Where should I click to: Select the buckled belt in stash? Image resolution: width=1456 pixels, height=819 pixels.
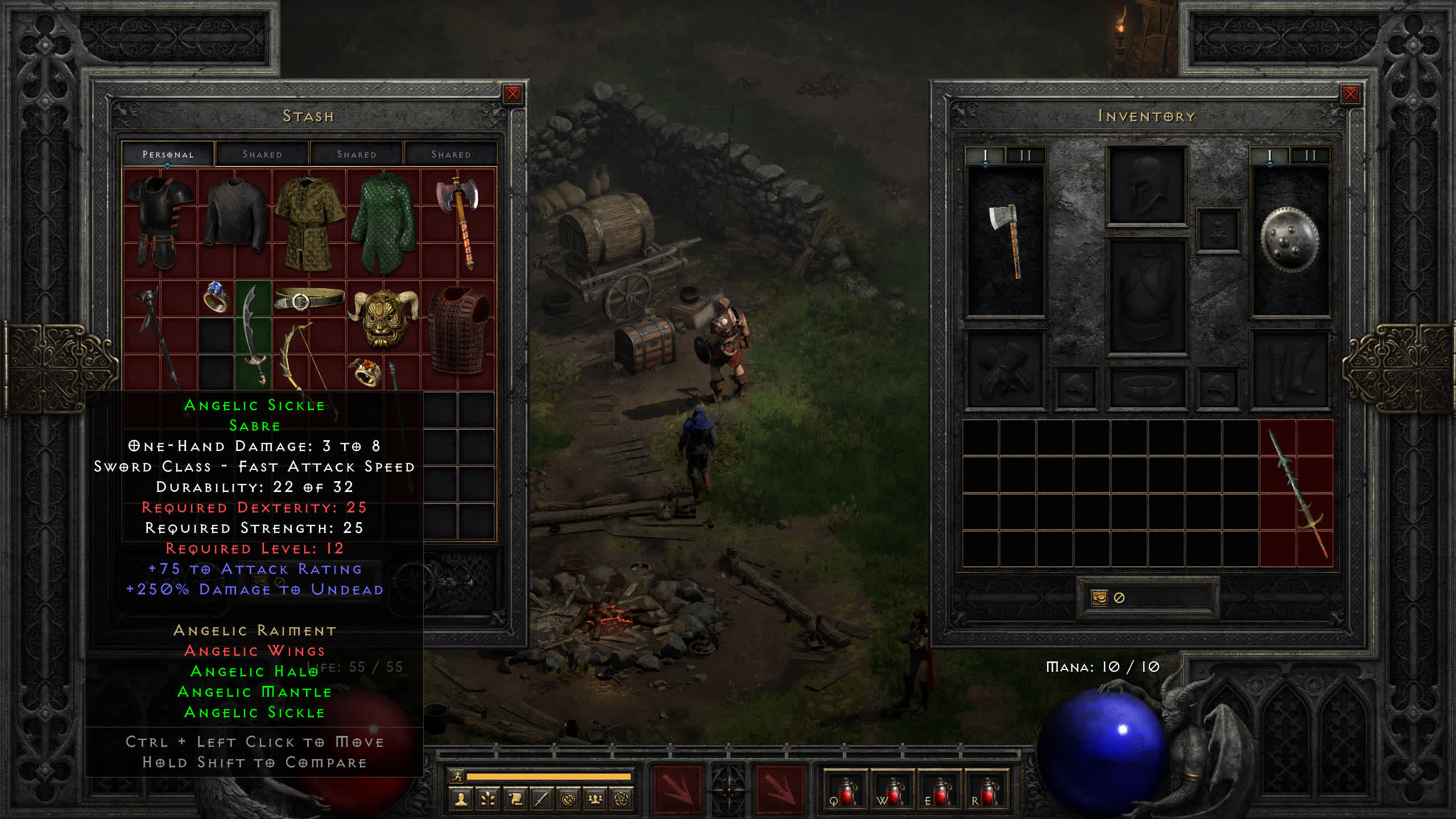coord(309,299)
